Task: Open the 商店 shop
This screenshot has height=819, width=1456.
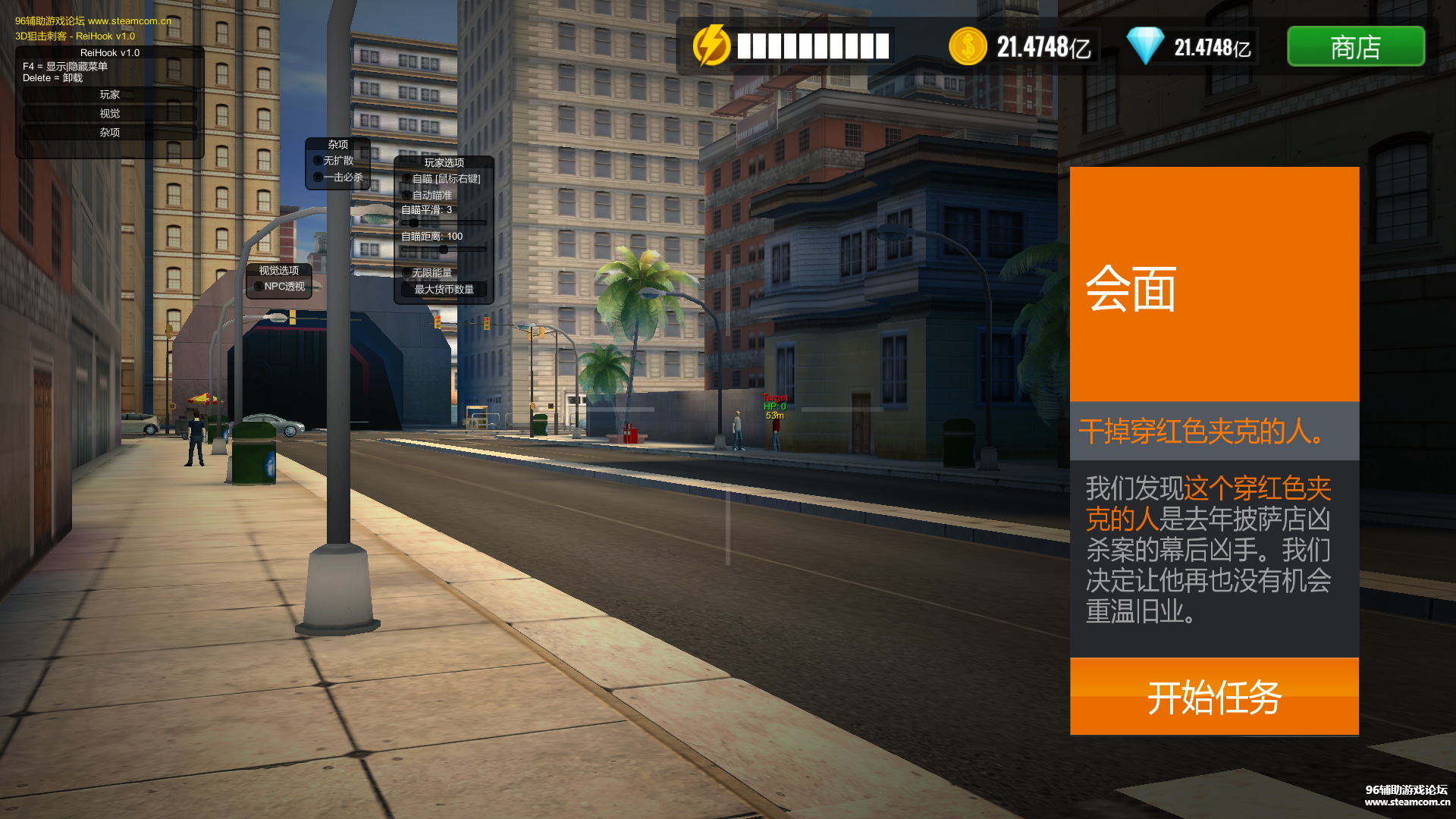Action: click(1355, 47)
